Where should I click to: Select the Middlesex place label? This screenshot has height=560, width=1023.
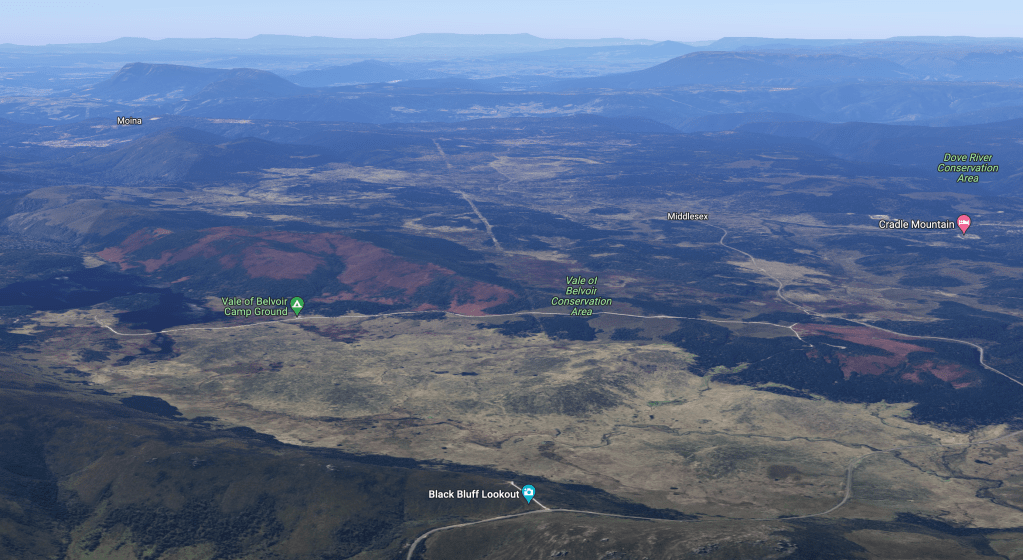pyautogui.click(x=689, y=216)
